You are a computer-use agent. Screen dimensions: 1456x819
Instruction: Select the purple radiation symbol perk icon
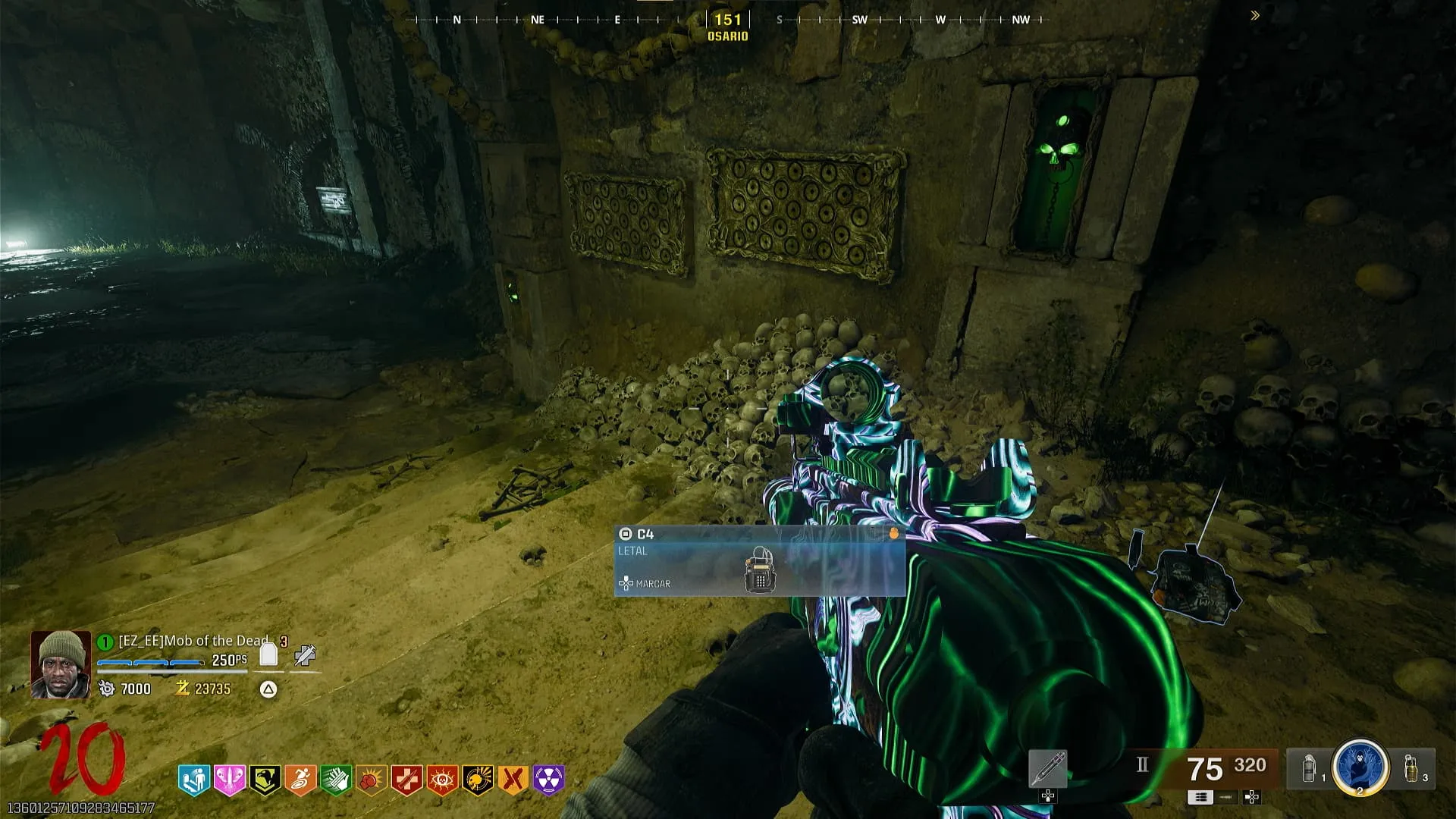coord(549,779)
